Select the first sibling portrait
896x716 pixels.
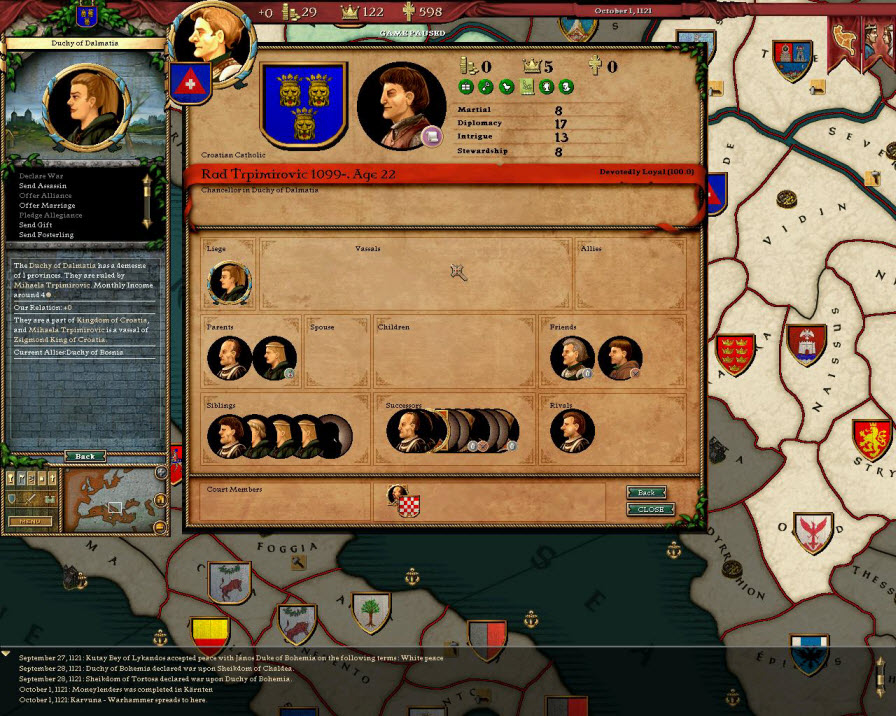229,436
